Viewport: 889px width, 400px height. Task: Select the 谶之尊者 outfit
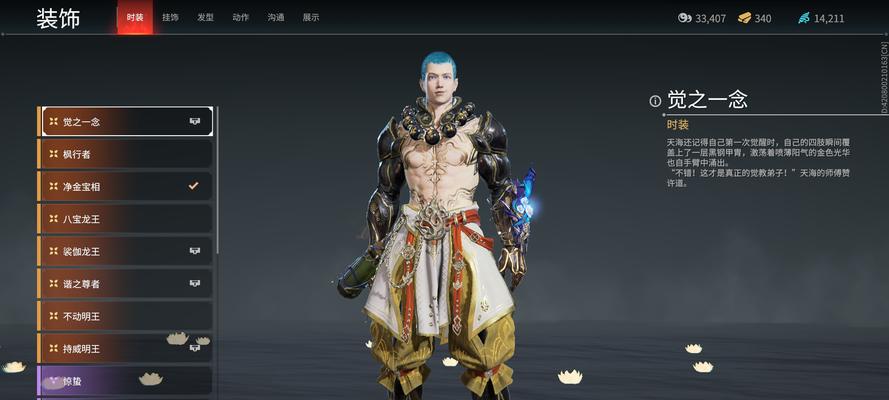pos(125,284)
